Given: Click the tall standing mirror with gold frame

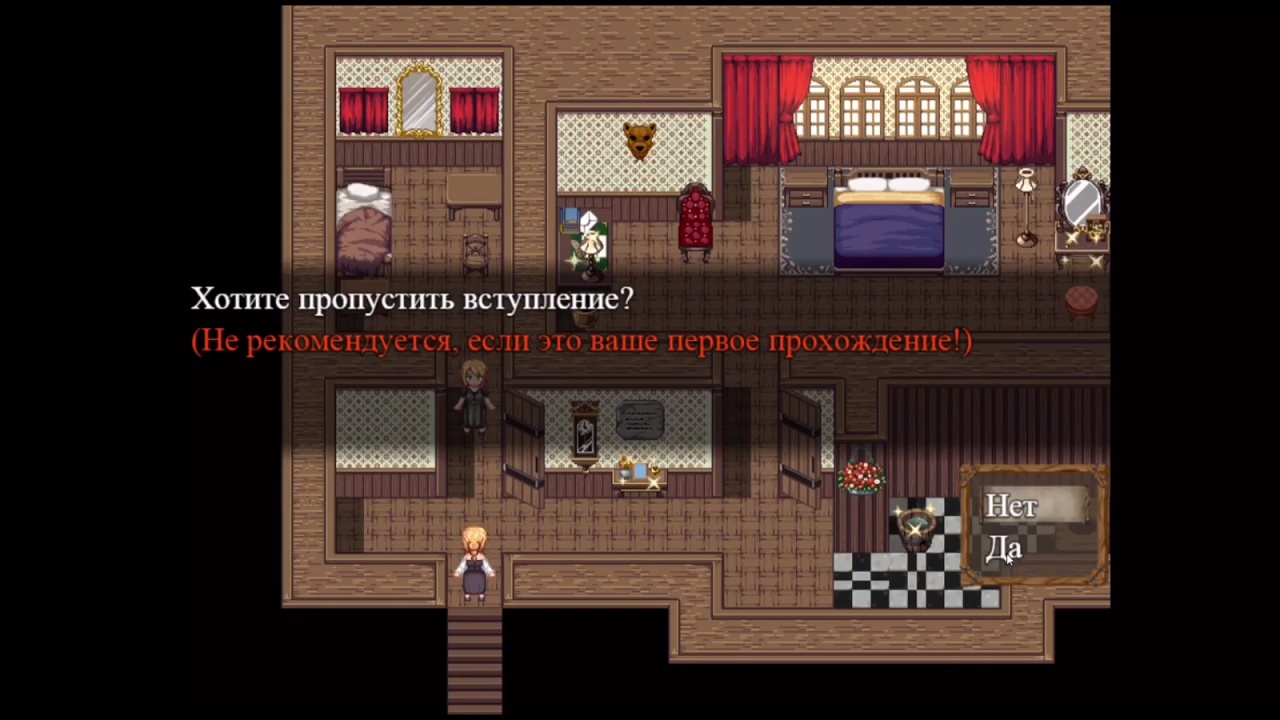Looking at the screenshot, I should [419, 100].
